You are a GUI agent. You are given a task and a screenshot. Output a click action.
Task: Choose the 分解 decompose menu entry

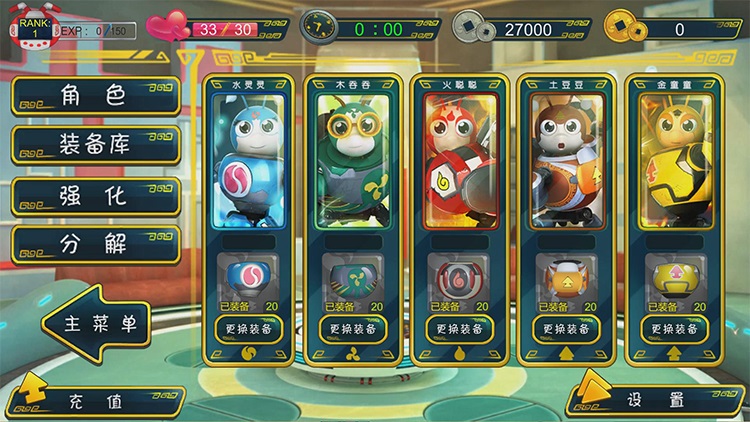[95, 245]
